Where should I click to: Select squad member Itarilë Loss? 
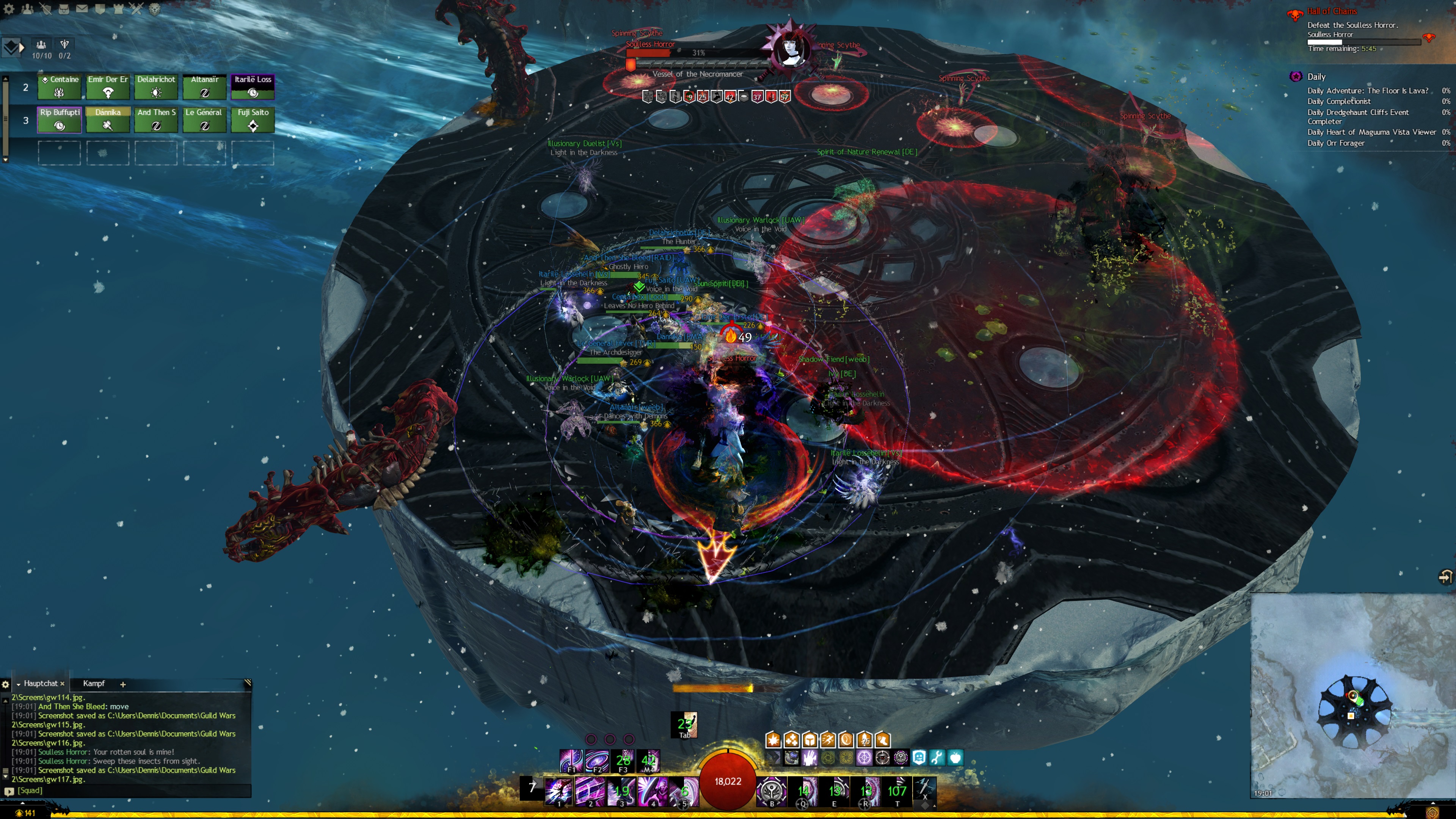coord(253,86)
